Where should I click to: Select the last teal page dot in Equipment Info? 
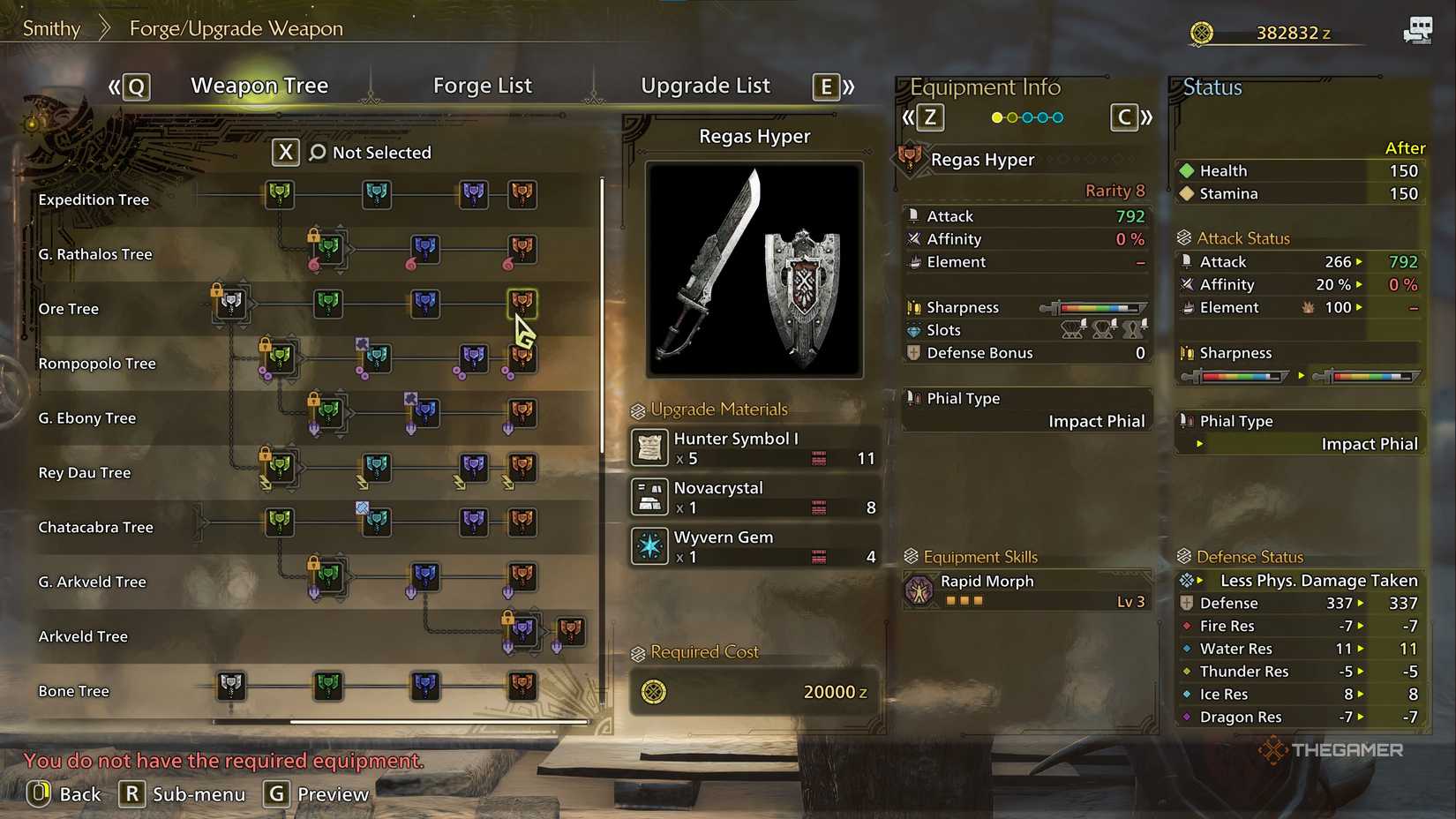coord(1057,116)
